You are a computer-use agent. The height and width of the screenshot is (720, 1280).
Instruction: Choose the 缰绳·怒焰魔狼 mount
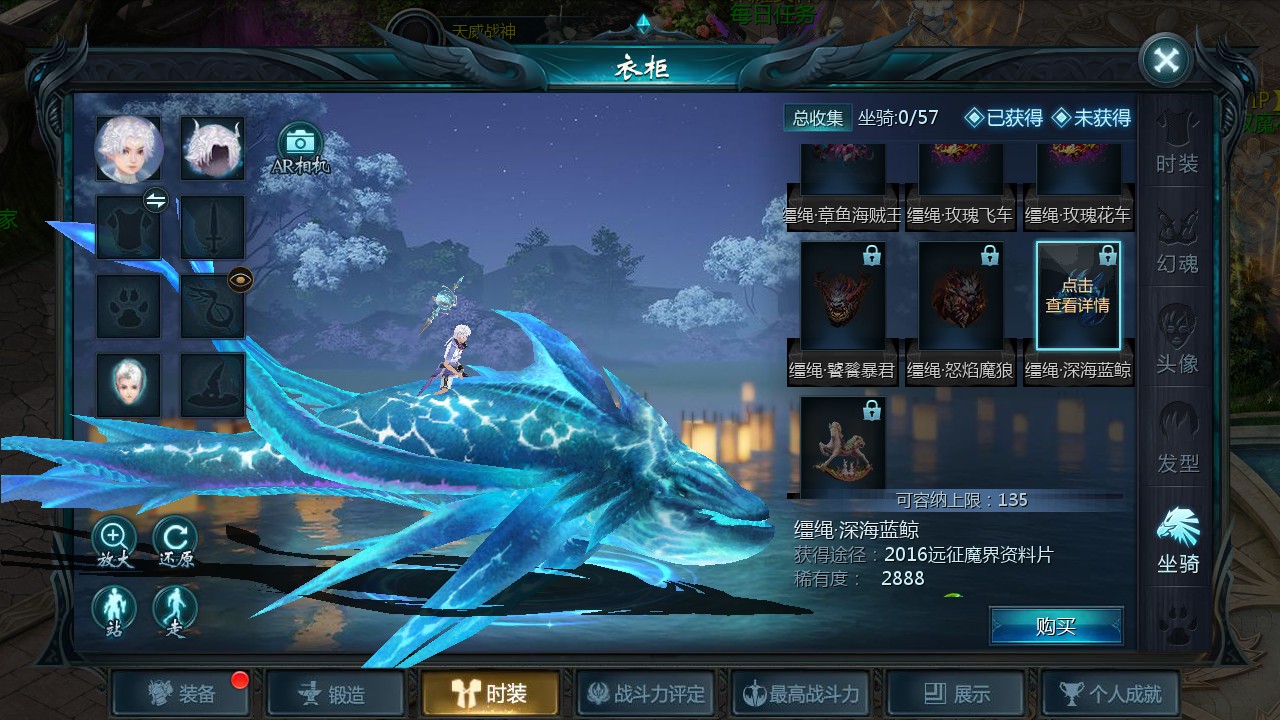click(961, 310)
